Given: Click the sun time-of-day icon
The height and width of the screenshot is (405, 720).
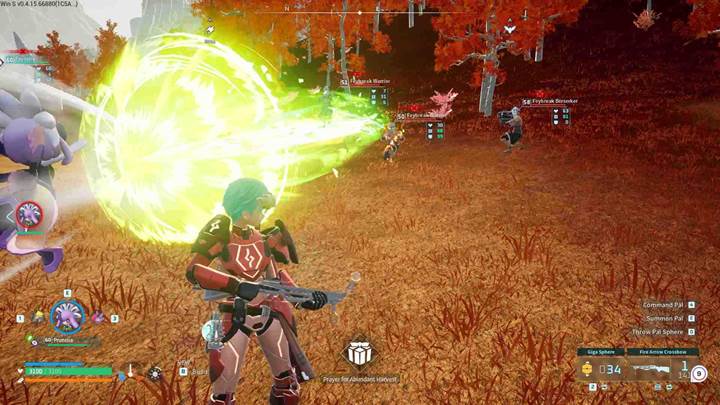Looking at the screenshot, I should click(155, 373).
